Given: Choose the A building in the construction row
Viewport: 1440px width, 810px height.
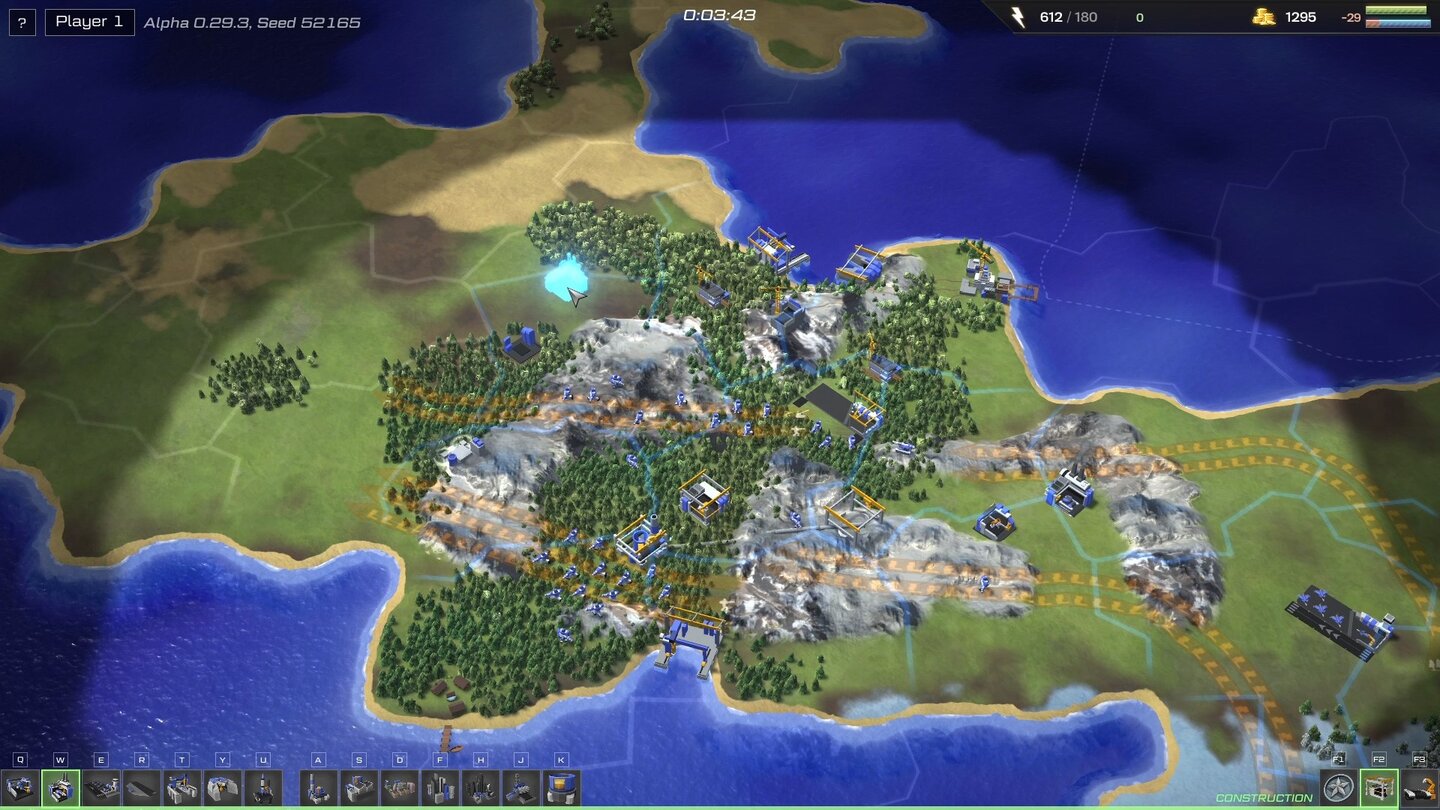Looking at the screenshot, I should (317, 788).
